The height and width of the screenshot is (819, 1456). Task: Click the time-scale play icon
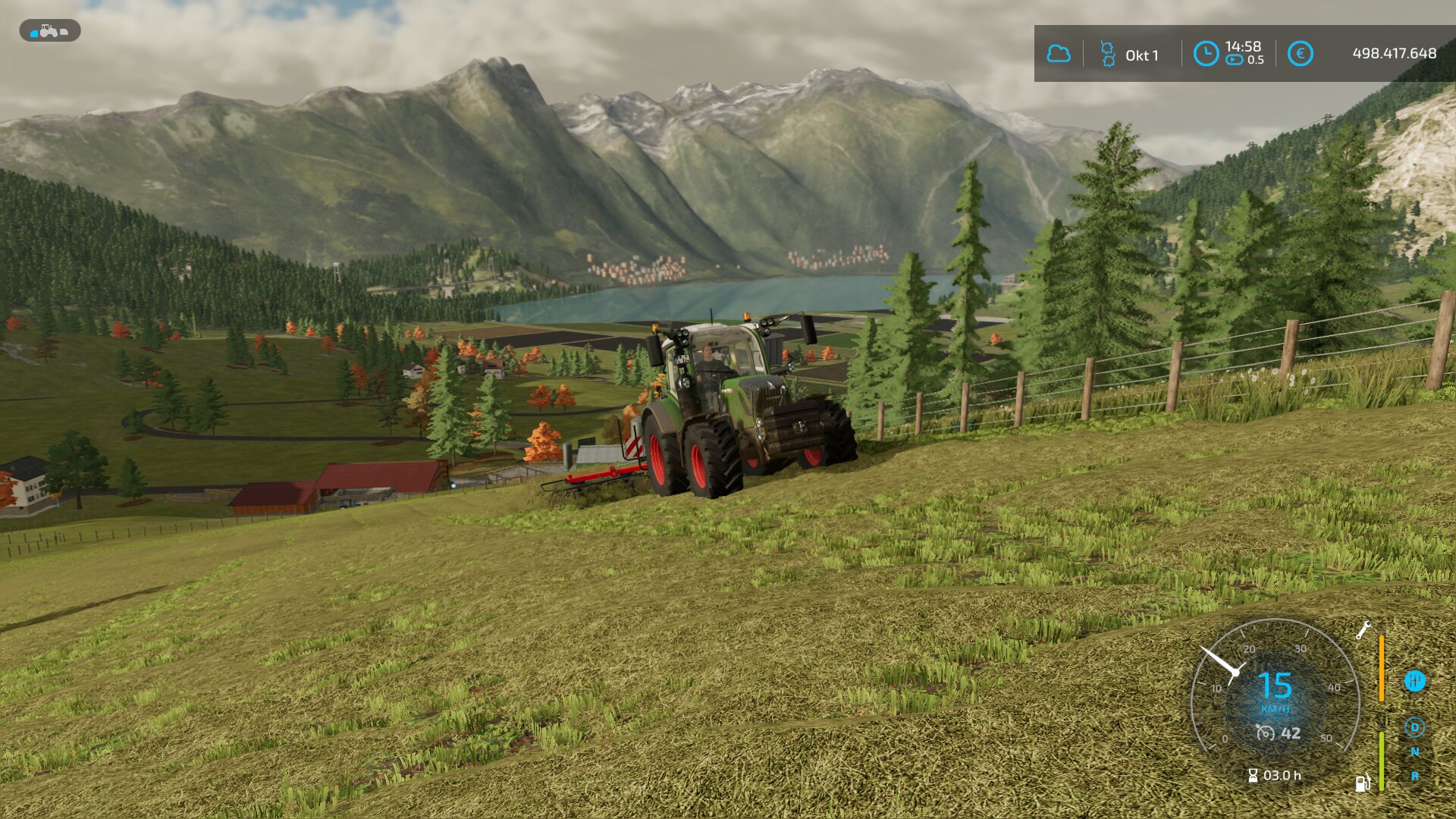pyautogui.click(x=1235, y=60)
